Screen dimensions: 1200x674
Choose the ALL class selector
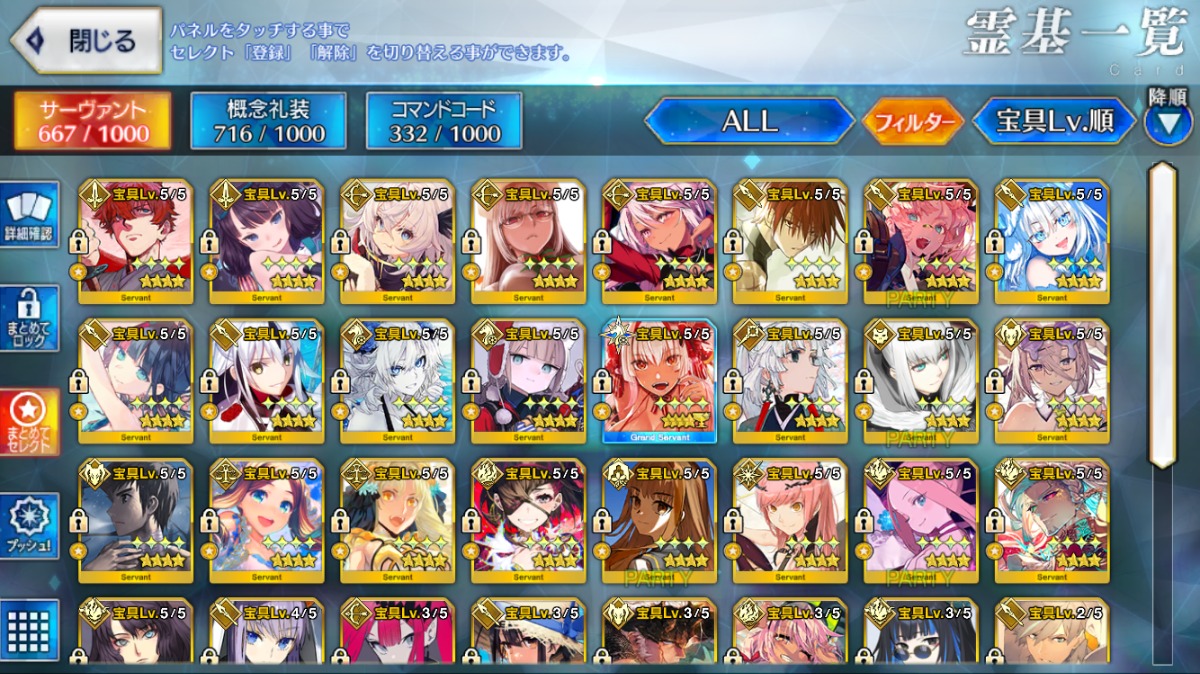[749, 122]
